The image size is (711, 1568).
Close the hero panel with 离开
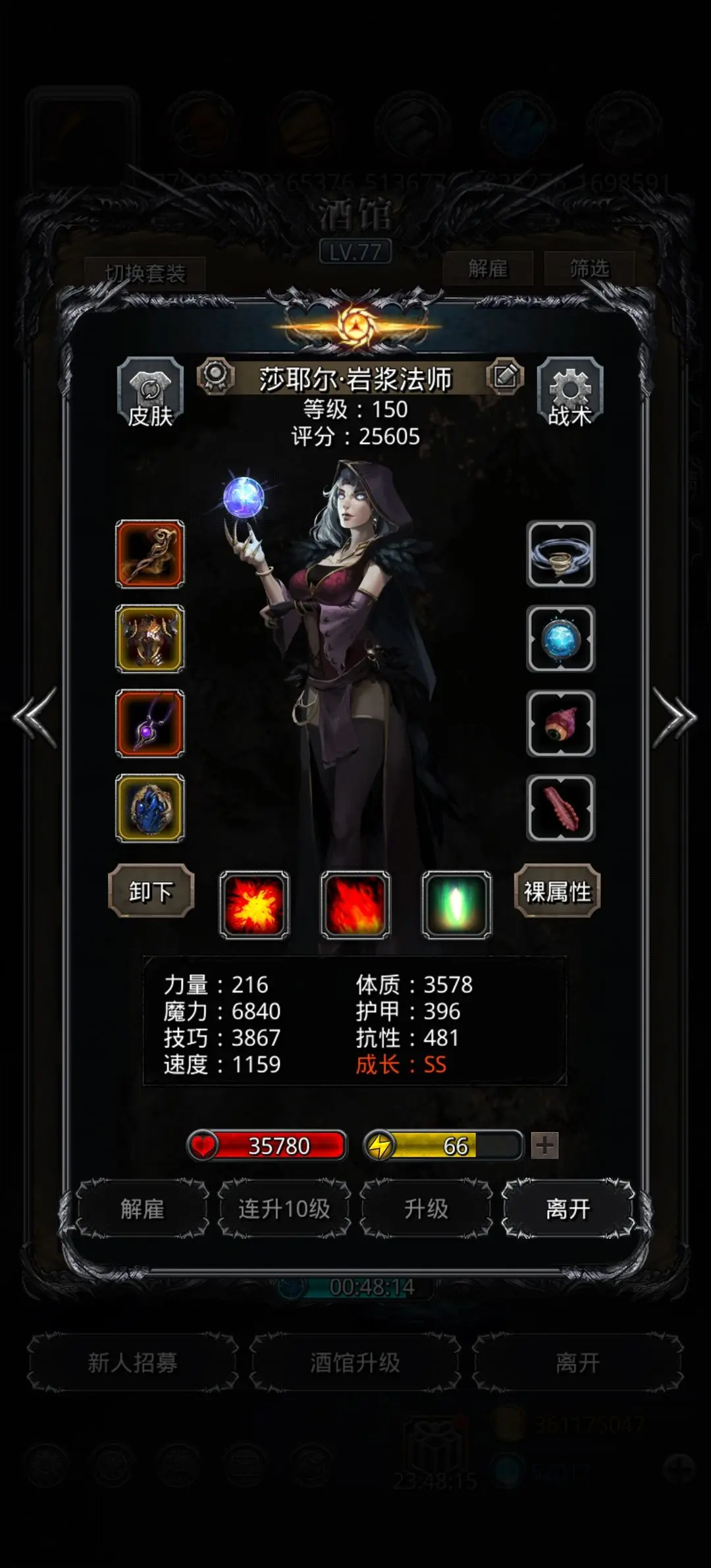568,1209
